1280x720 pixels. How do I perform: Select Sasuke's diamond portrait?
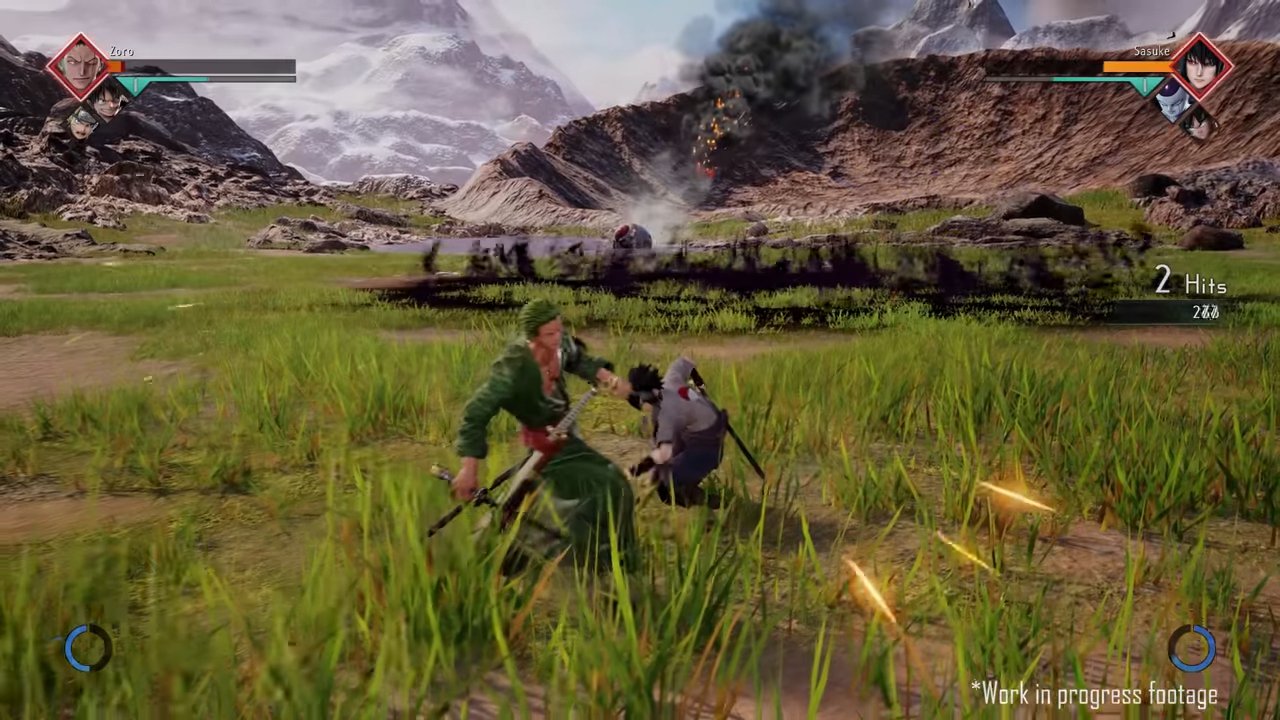(x=1199, y=66)
